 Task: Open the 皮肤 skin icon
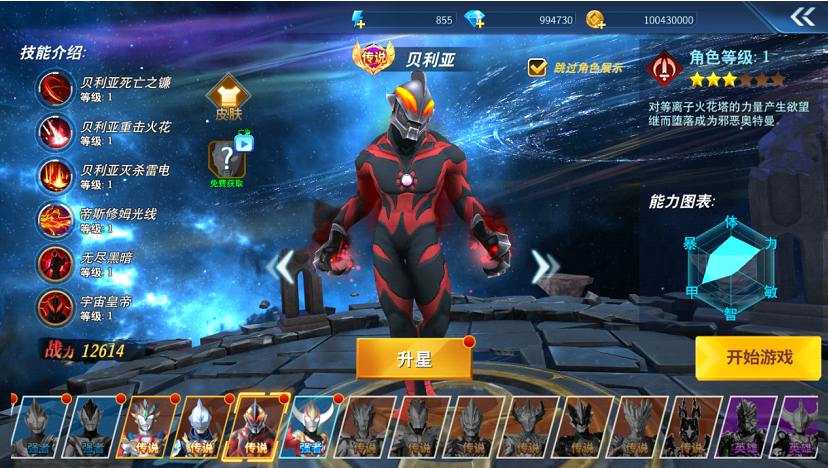[228, 97]
